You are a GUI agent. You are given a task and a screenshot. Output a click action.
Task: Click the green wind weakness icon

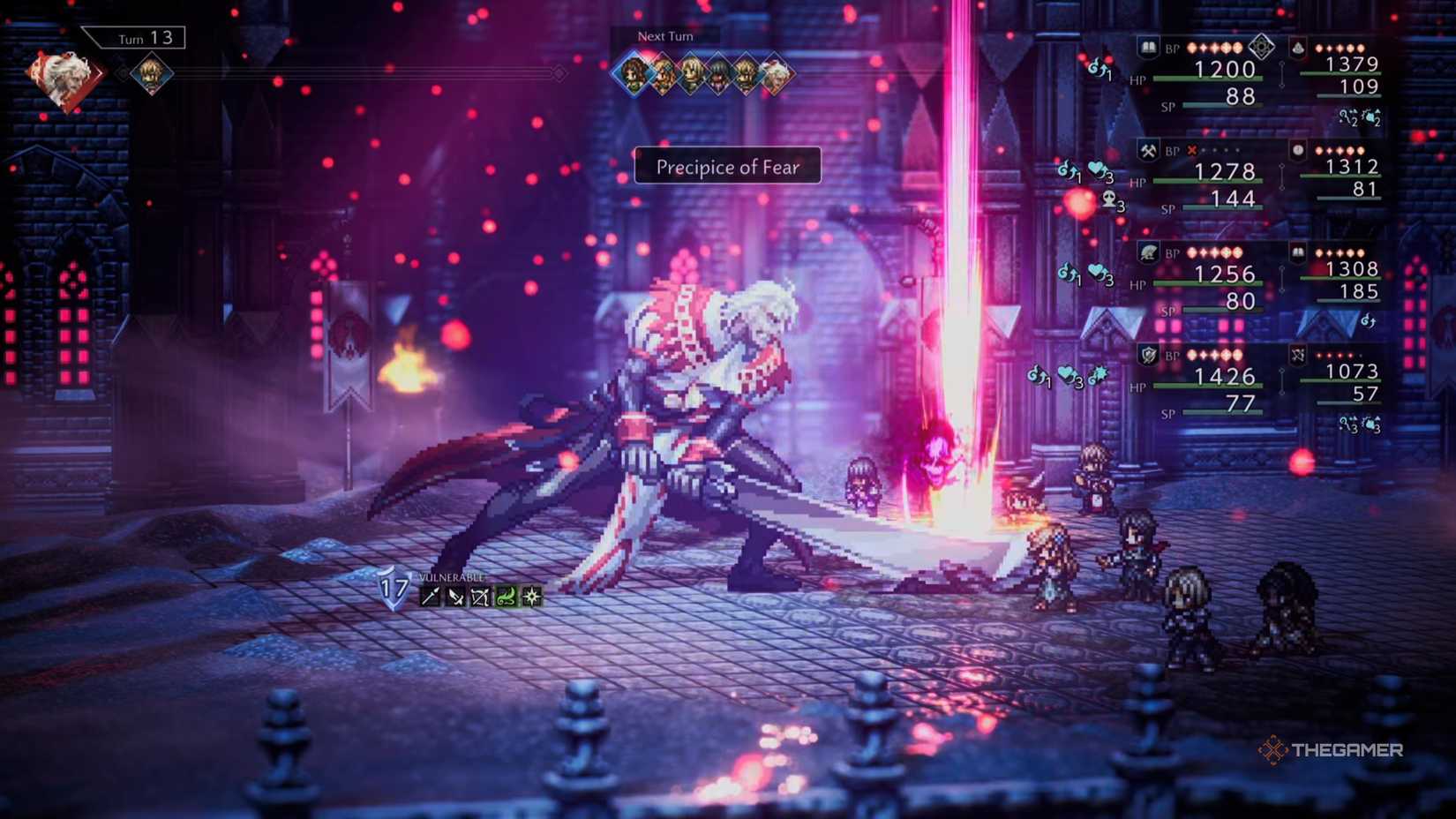[507, 596]
